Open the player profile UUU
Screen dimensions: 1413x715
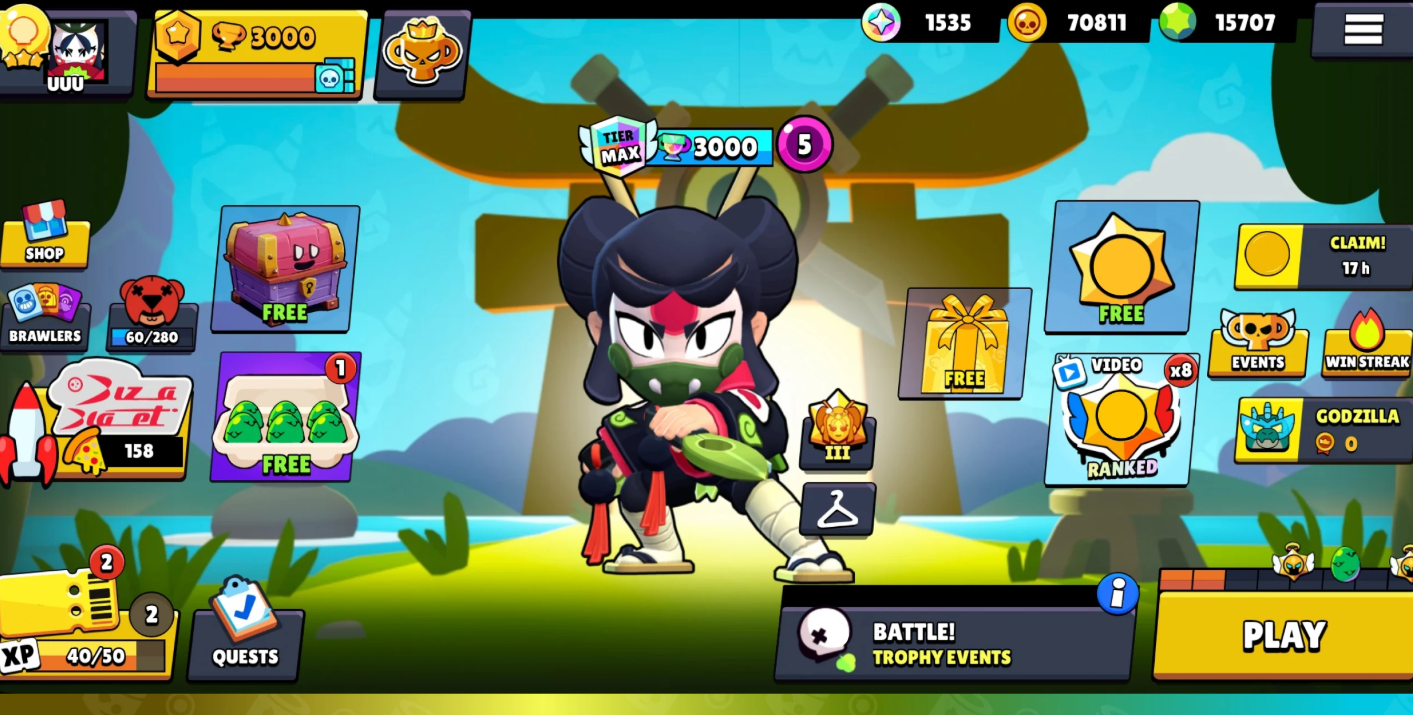[66, 52]
